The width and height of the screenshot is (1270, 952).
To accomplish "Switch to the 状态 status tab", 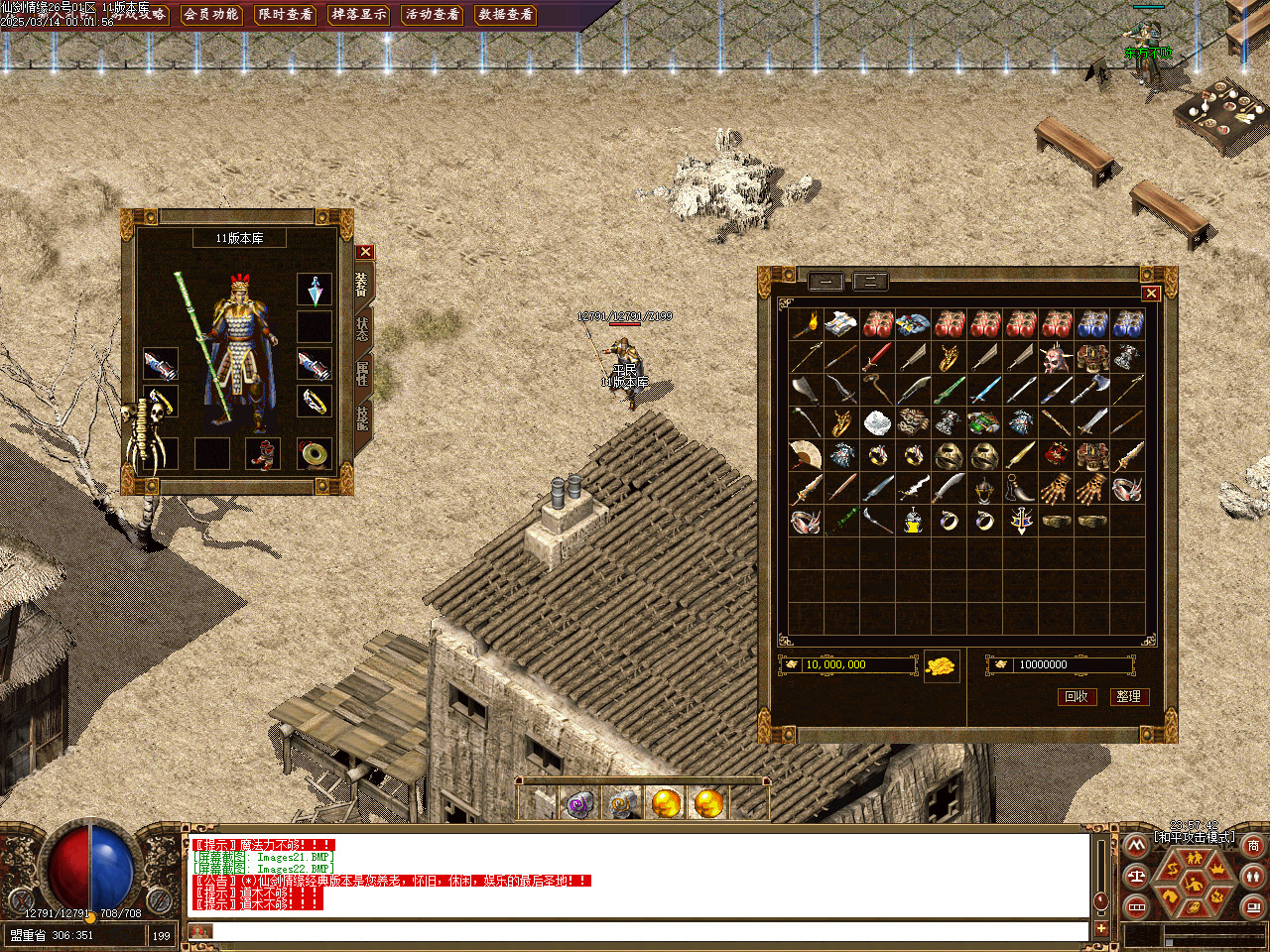I will [x=362, y=328].
